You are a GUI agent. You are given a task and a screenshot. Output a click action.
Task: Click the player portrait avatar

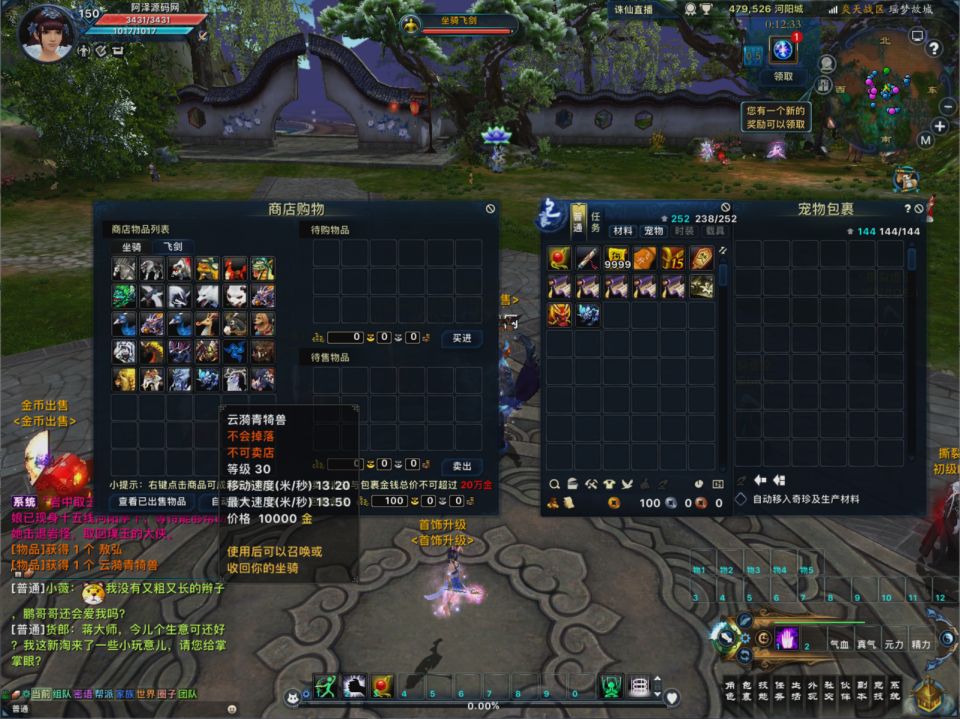point(46,33)
